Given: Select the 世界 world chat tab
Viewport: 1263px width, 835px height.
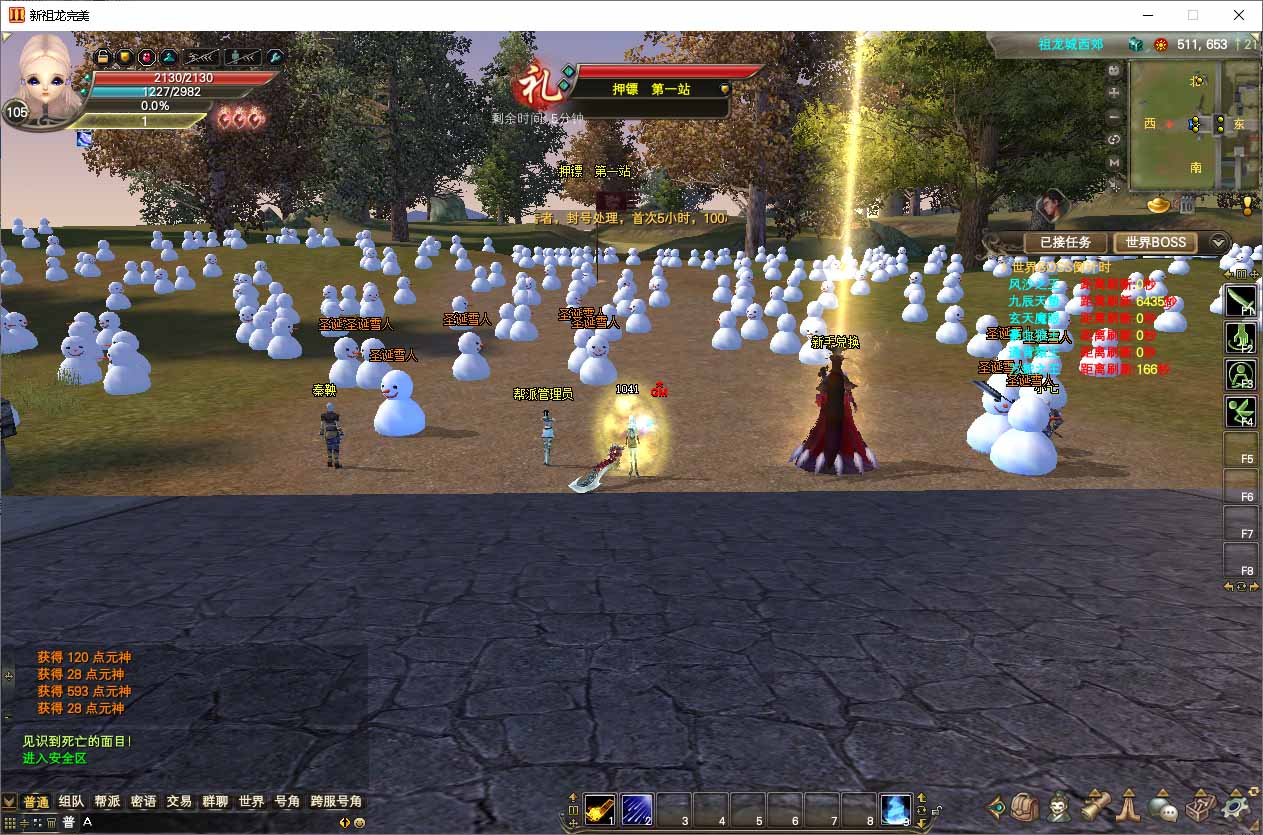Looking at the screenshot, I should pos(251,802).
